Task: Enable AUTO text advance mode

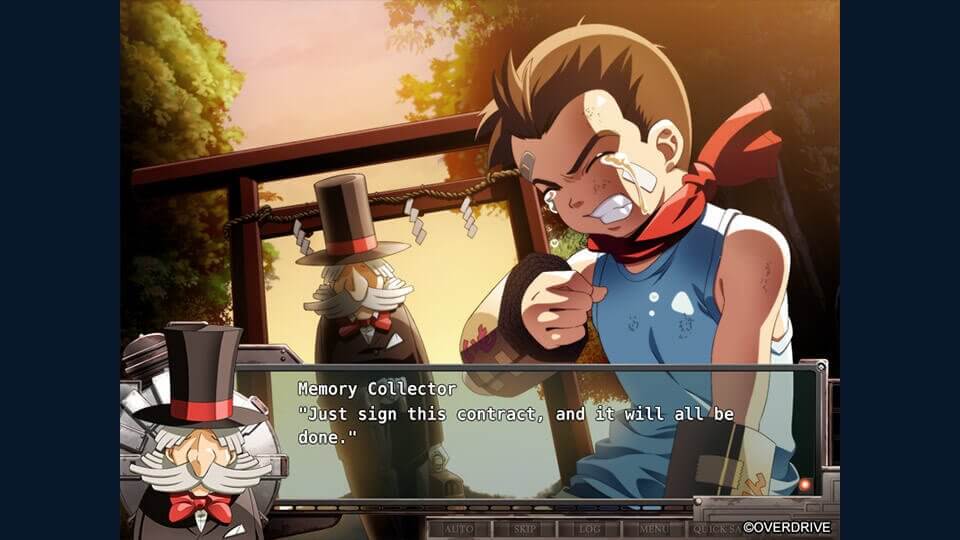Action: pyautogui.click(x=459, y=528)
